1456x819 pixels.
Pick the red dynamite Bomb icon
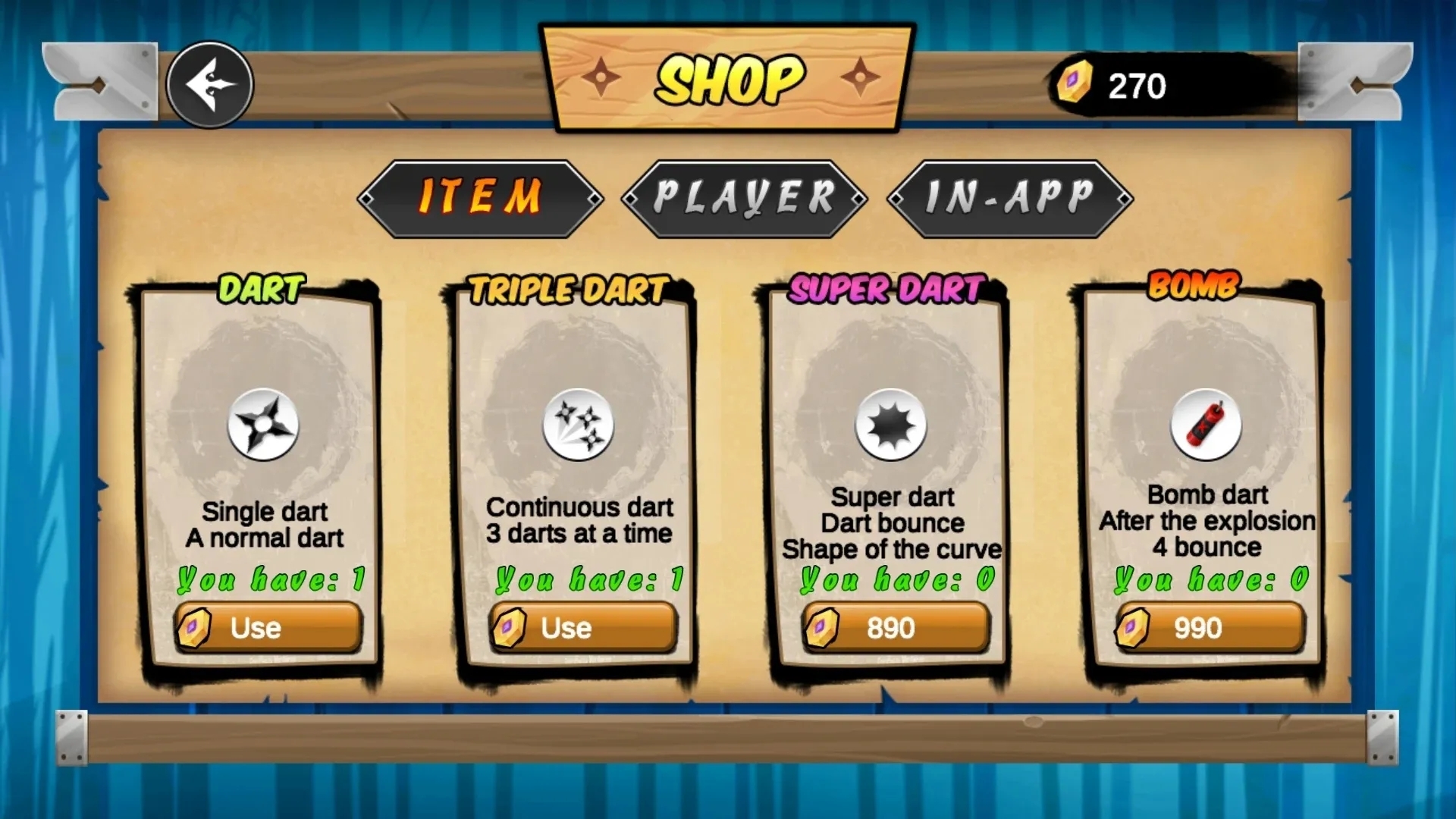click(x=1206, y=425)
